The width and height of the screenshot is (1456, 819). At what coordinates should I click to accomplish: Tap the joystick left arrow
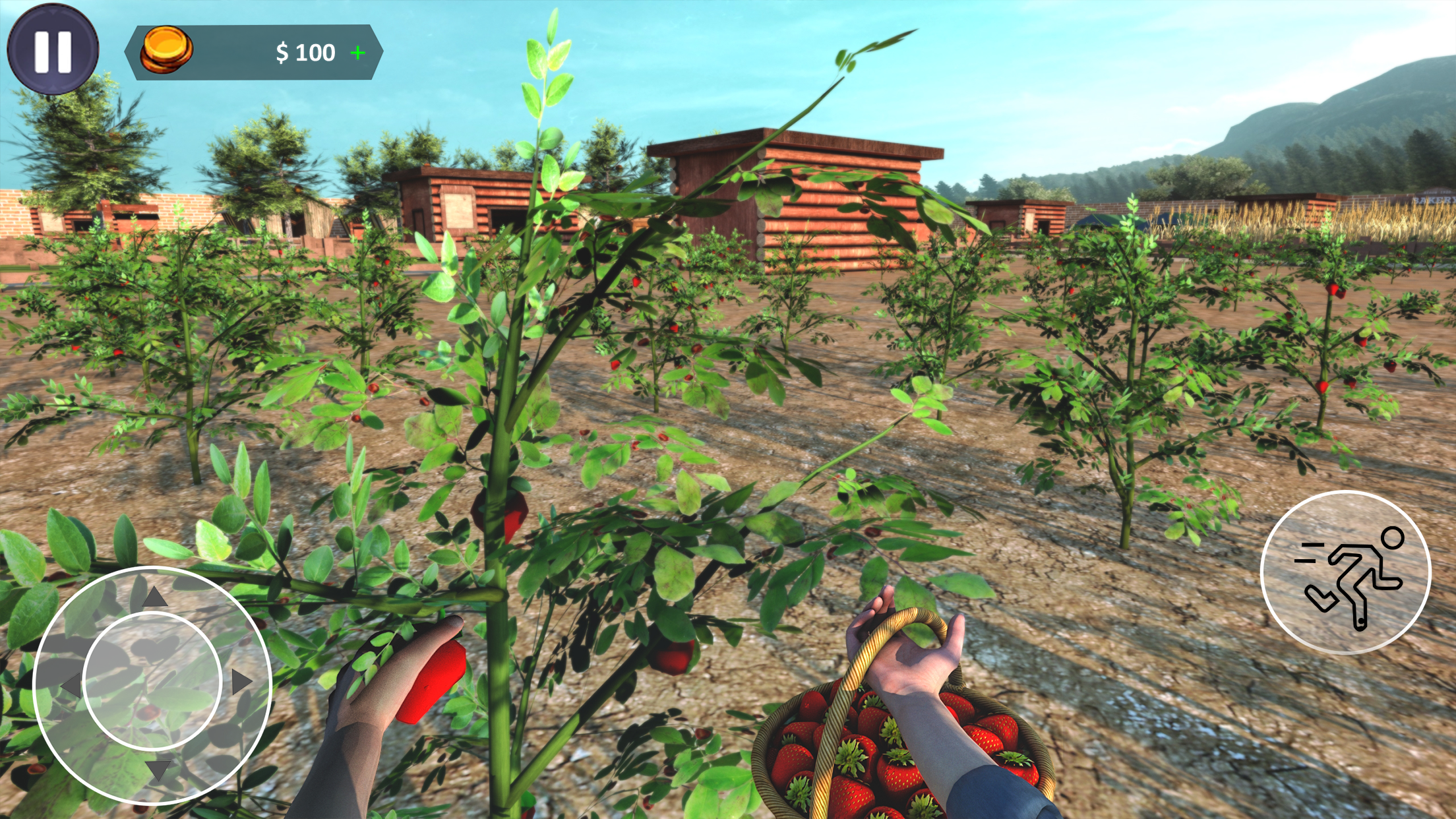73,684
